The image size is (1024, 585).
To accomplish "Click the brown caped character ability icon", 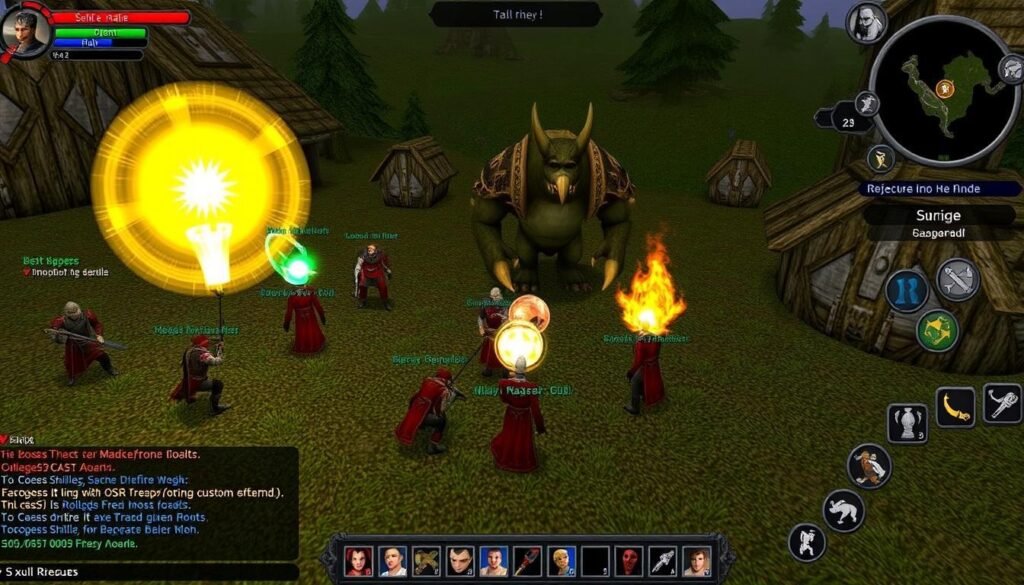I will [x=868, y=466].
